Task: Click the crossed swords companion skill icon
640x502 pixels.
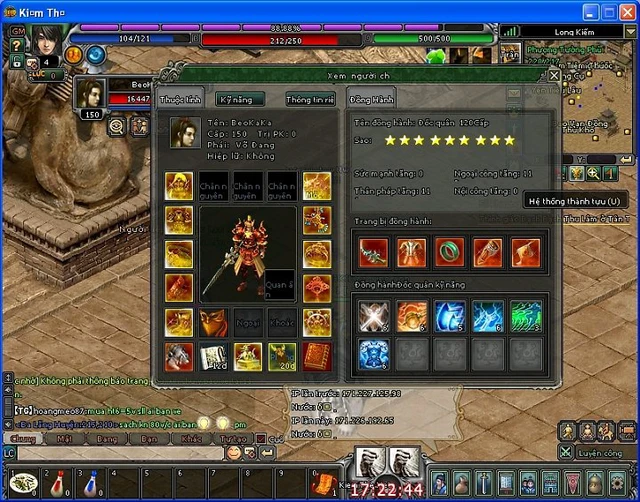Action: [373, 316]
